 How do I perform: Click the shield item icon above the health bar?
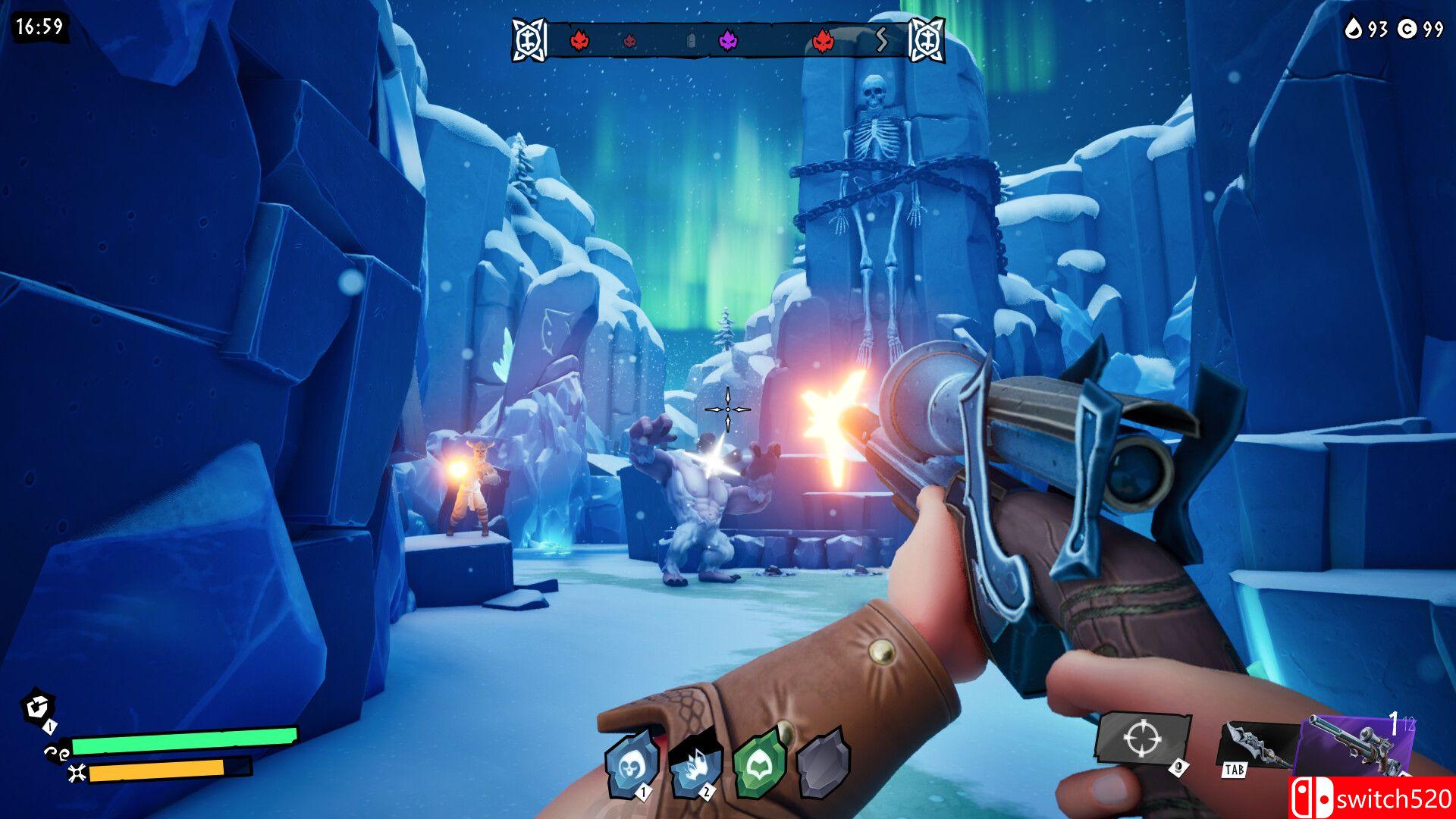point(36,708)
